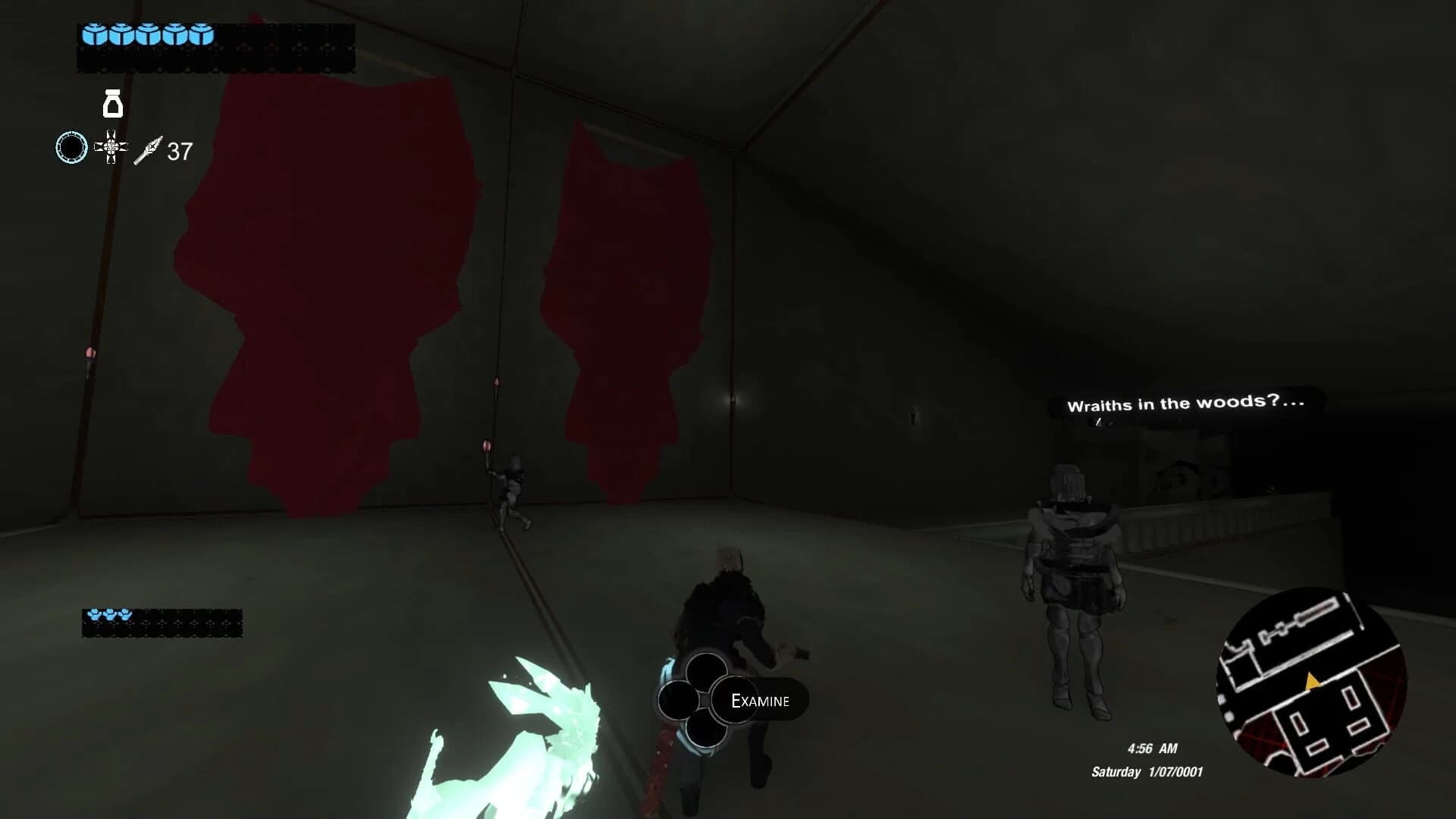This screenshot has height=819, width=1456.
Task: Click the first blue stamina pip bottom left
Action: (93, 615)
